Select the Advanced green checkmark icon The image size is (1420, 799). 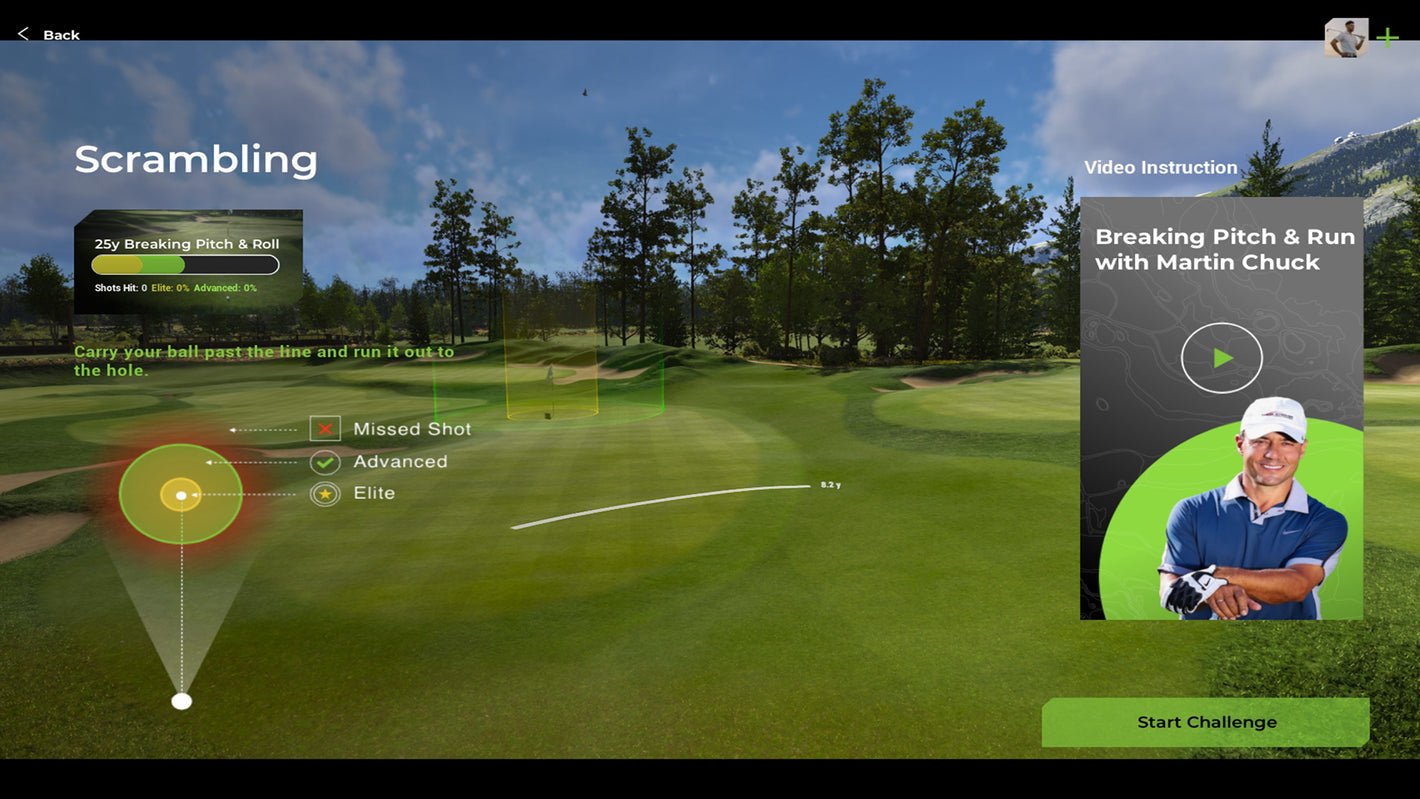tap(324, 461)
